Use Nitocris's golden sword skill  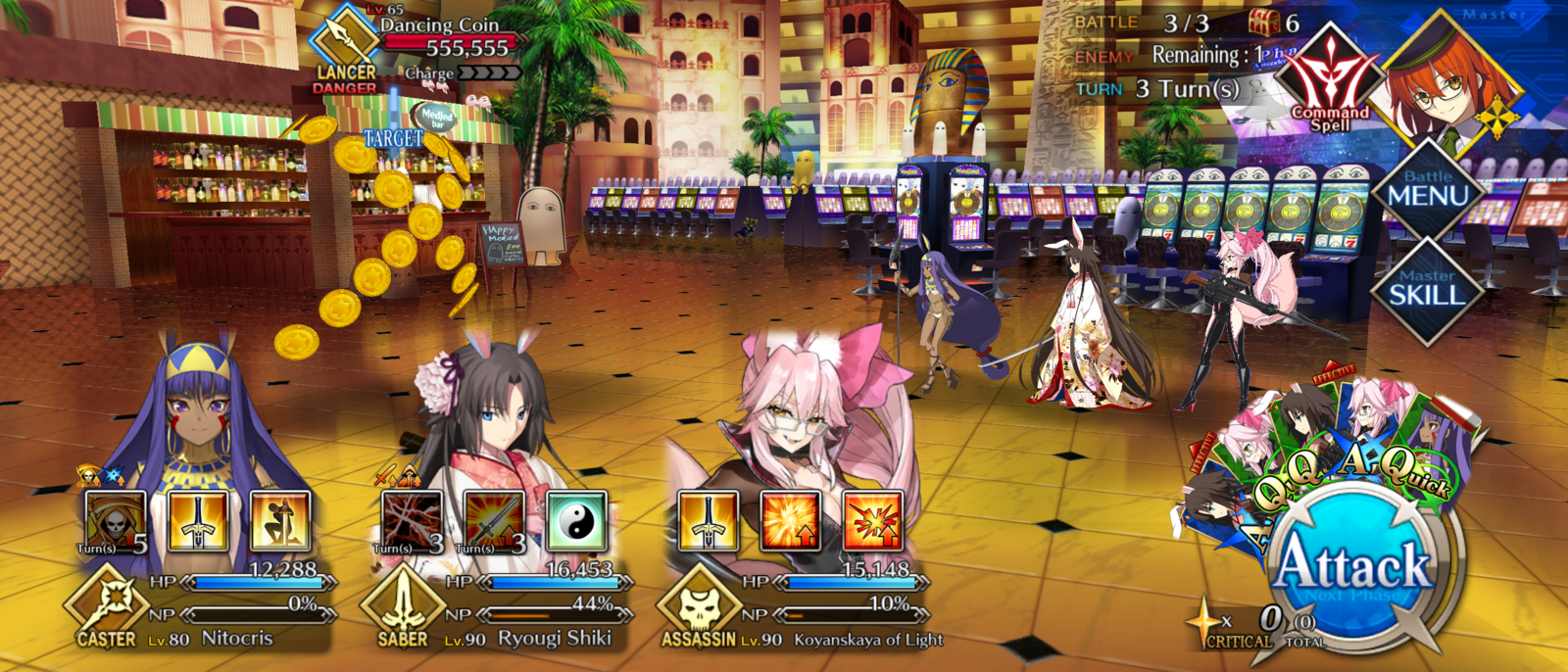tap(198, 522)
